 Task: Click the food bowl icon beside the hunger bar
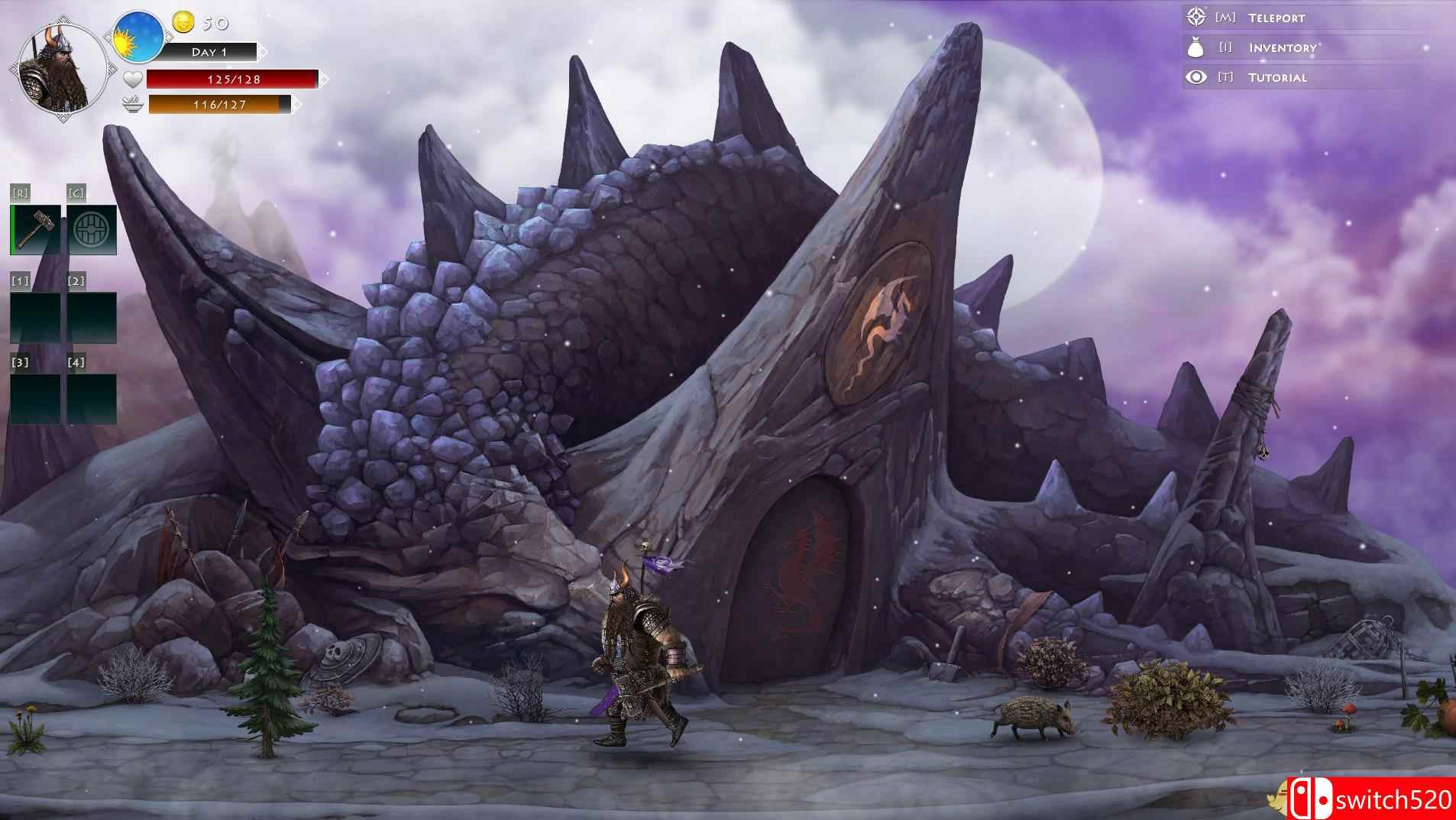(x=131, y=105)
